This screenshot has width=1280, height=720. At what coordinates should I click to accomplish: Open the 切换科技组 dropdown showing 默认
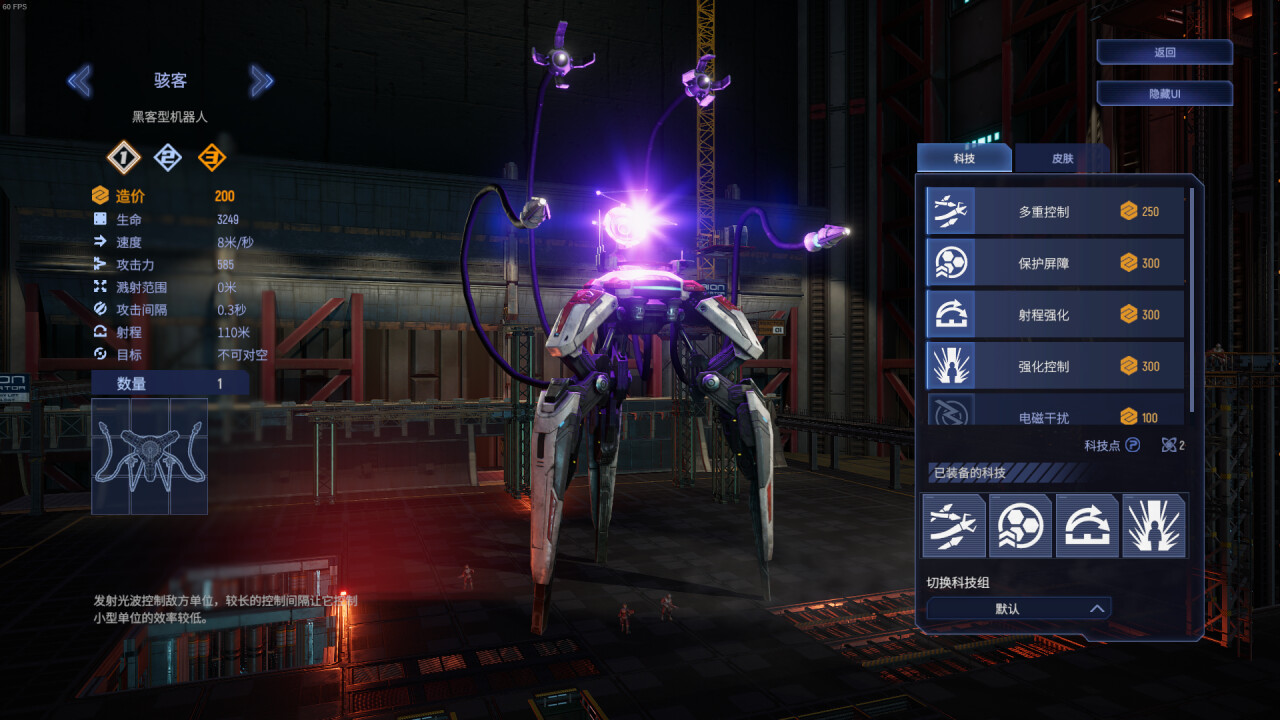click(x=1018, y=608)
